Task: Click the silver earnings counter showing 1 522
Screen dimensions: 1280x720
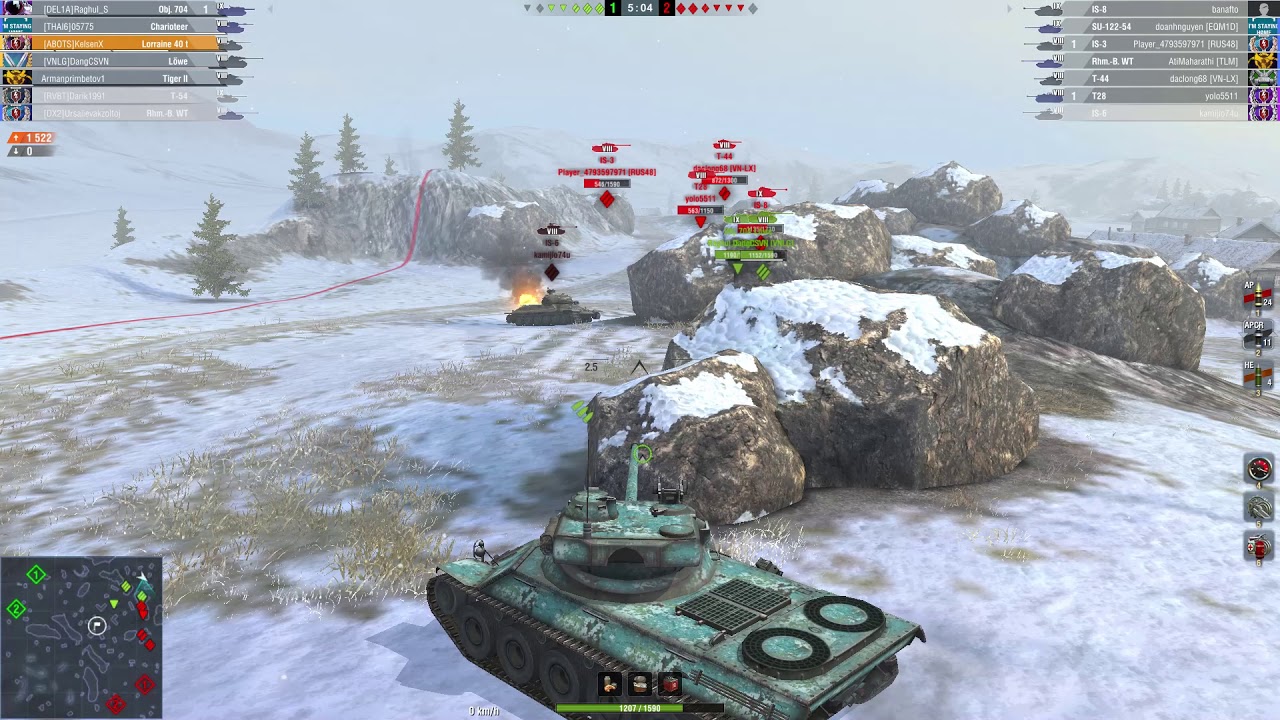Action: tap(34, 138)
